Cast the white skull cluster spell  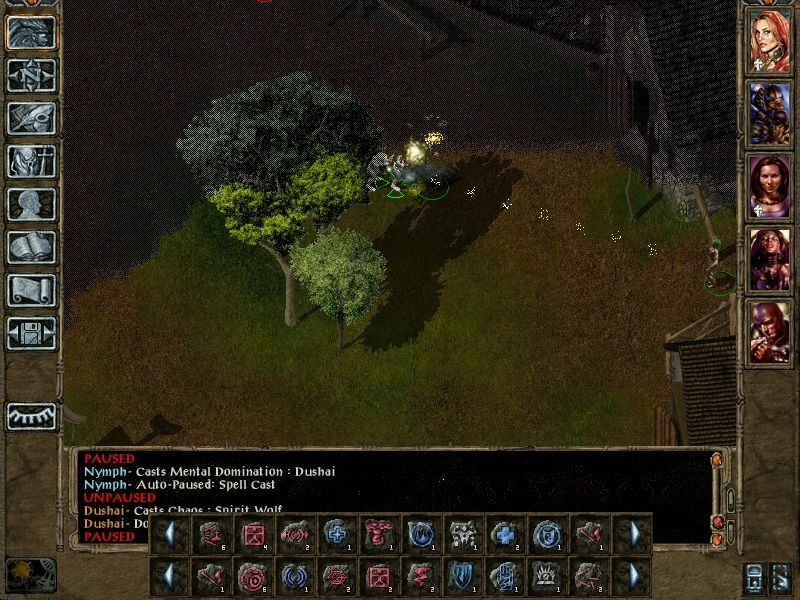pos(462,533)
